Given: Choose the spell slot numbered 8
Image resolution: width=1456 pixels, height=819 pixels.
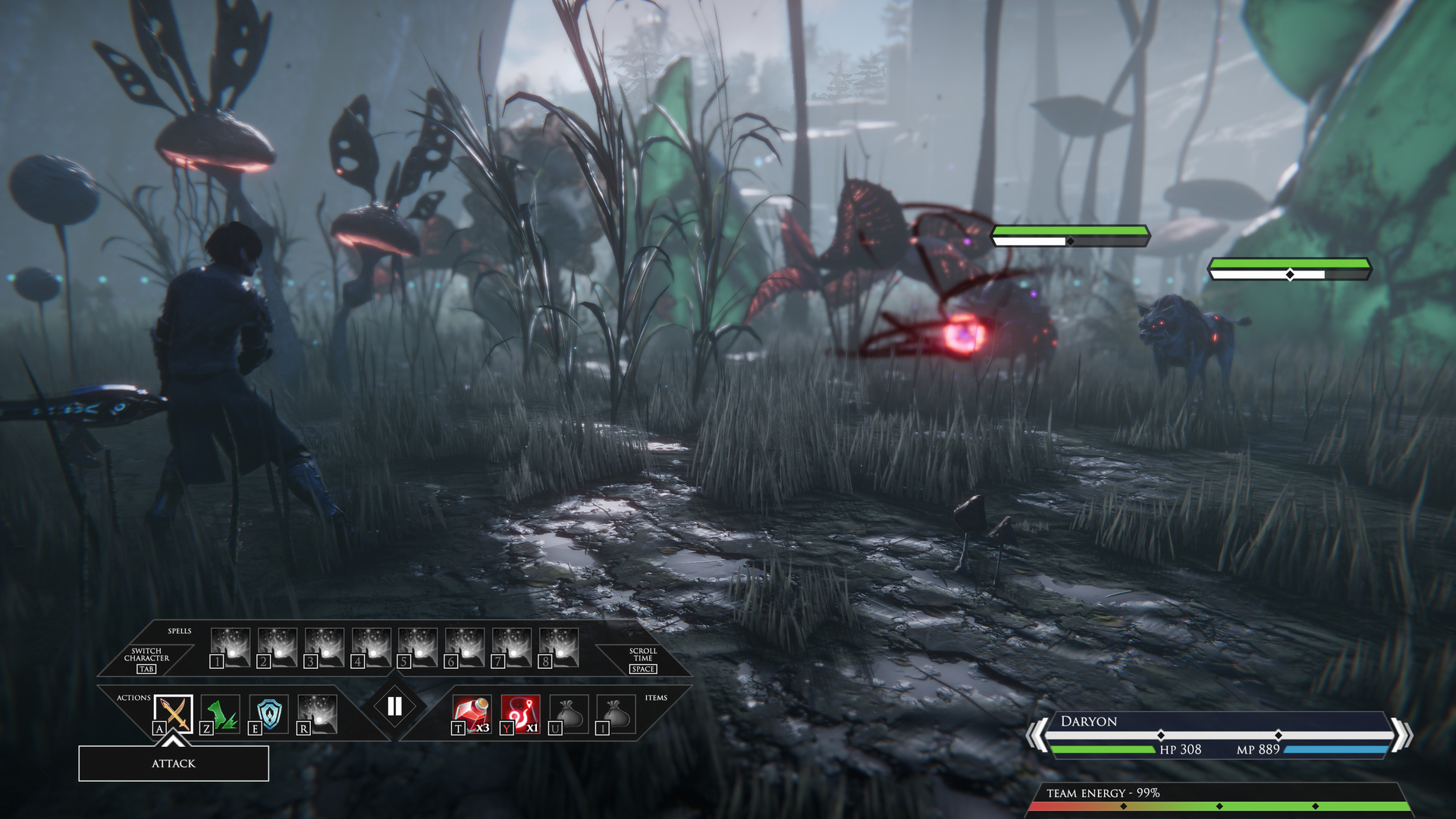Looking at the screenshot, I should coord(559,648).
